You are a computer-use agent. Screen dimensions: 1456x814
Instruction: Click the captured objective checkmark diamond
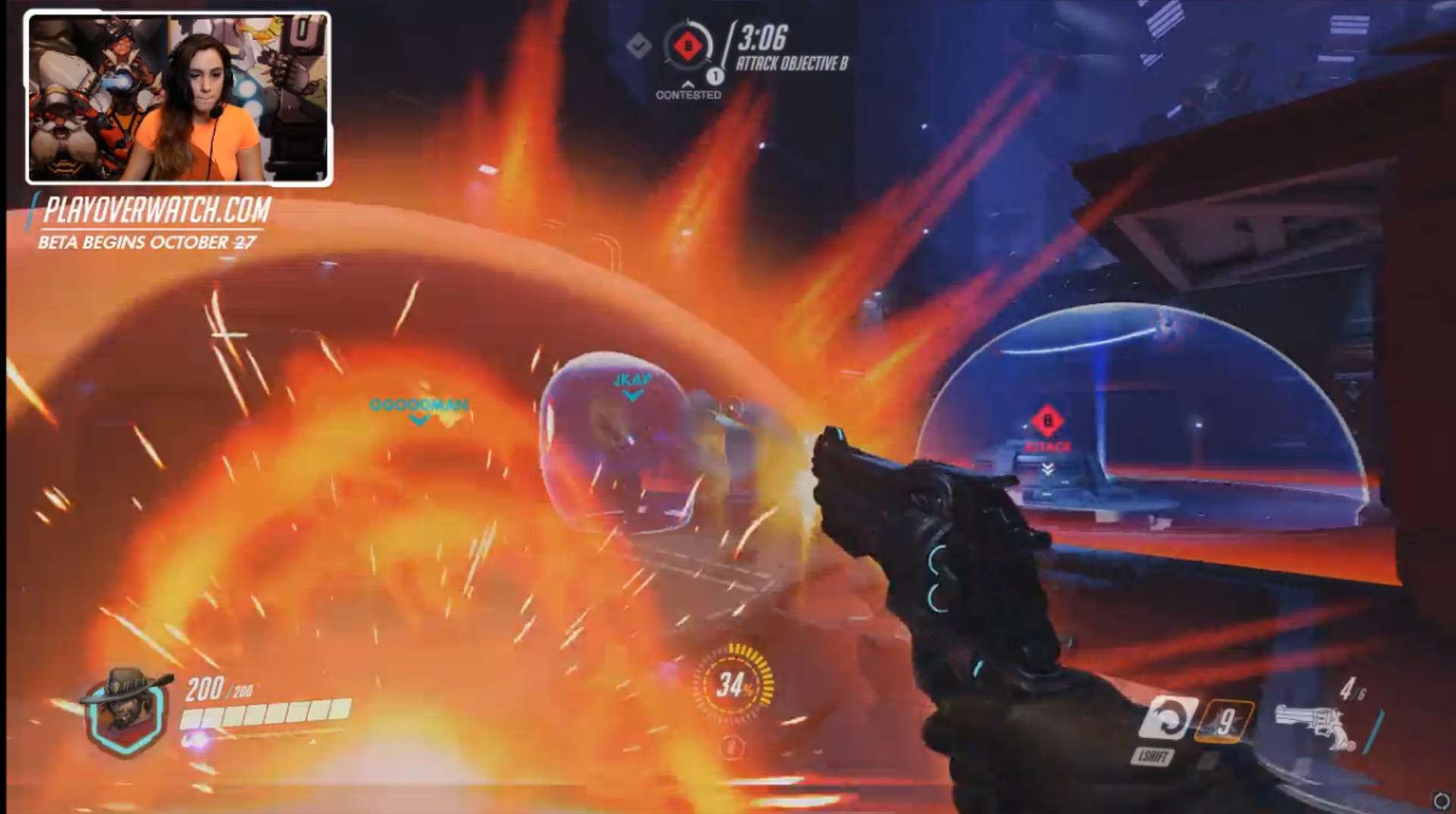click(639, 46)
